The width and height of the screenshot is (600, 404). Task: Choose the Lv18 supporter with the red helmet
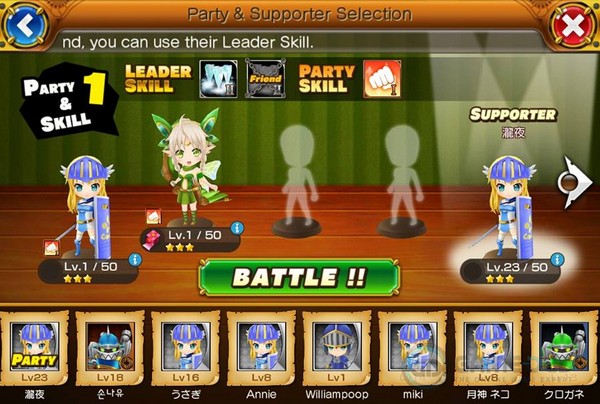click(109, 350)
